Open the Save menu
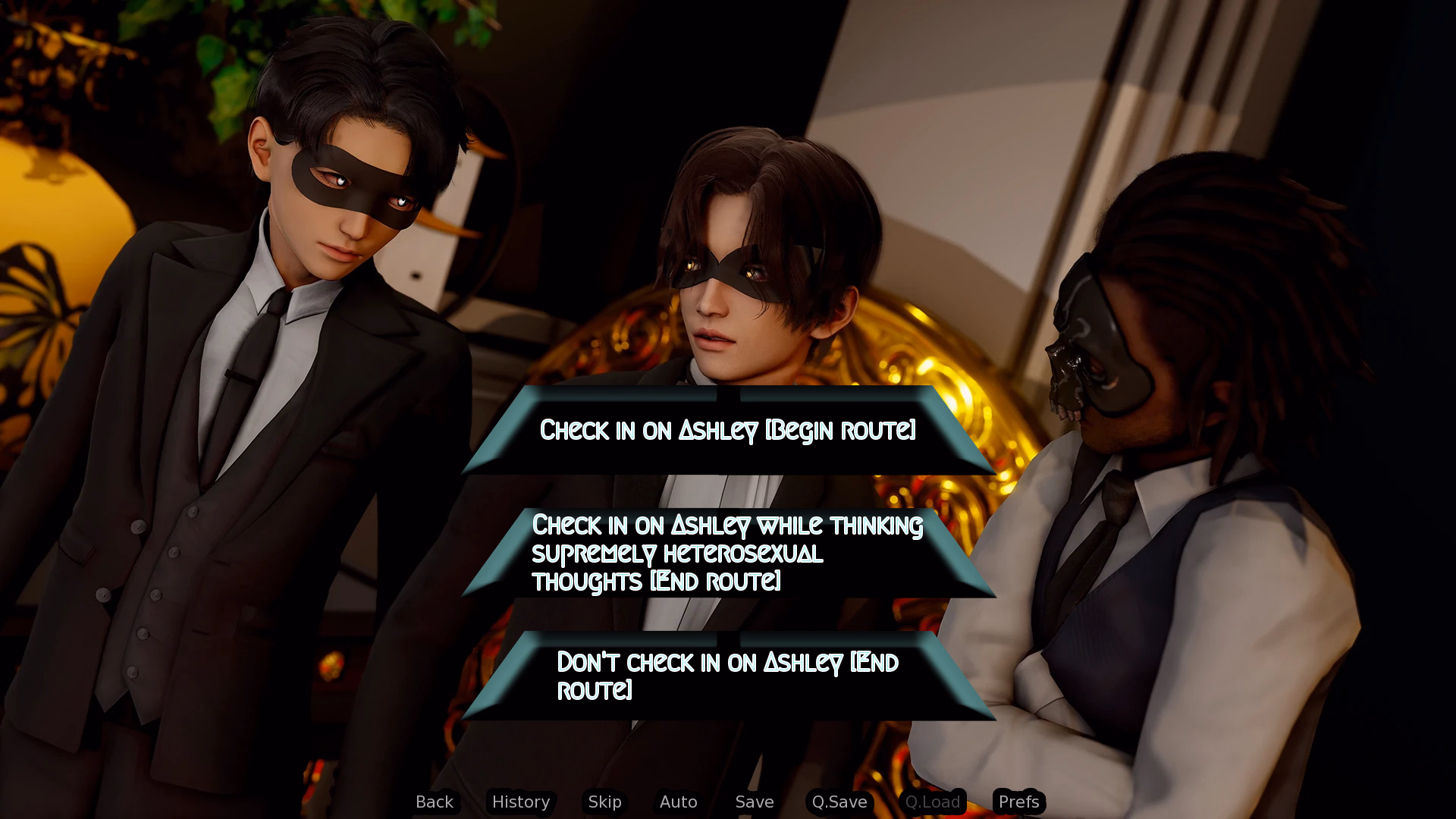Screen dimensions: 1456x819 tap(755, 802)
